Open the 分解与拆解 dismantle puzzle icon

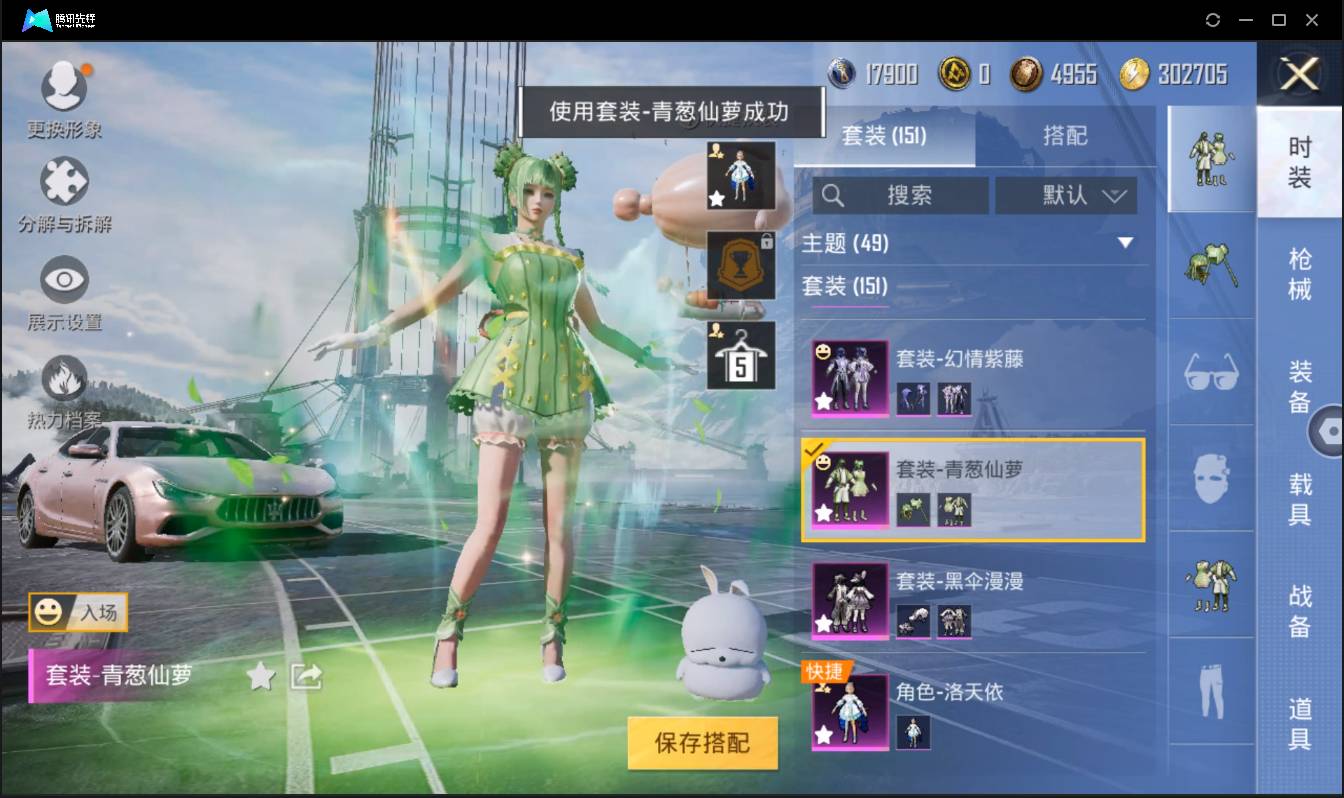click(64, 180)
